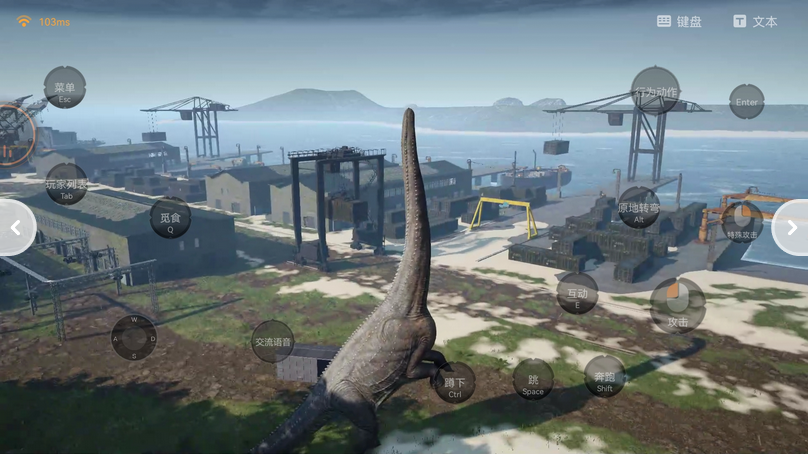Tap the 原地转弯 turn-in-place button

(x=639, y=210)
